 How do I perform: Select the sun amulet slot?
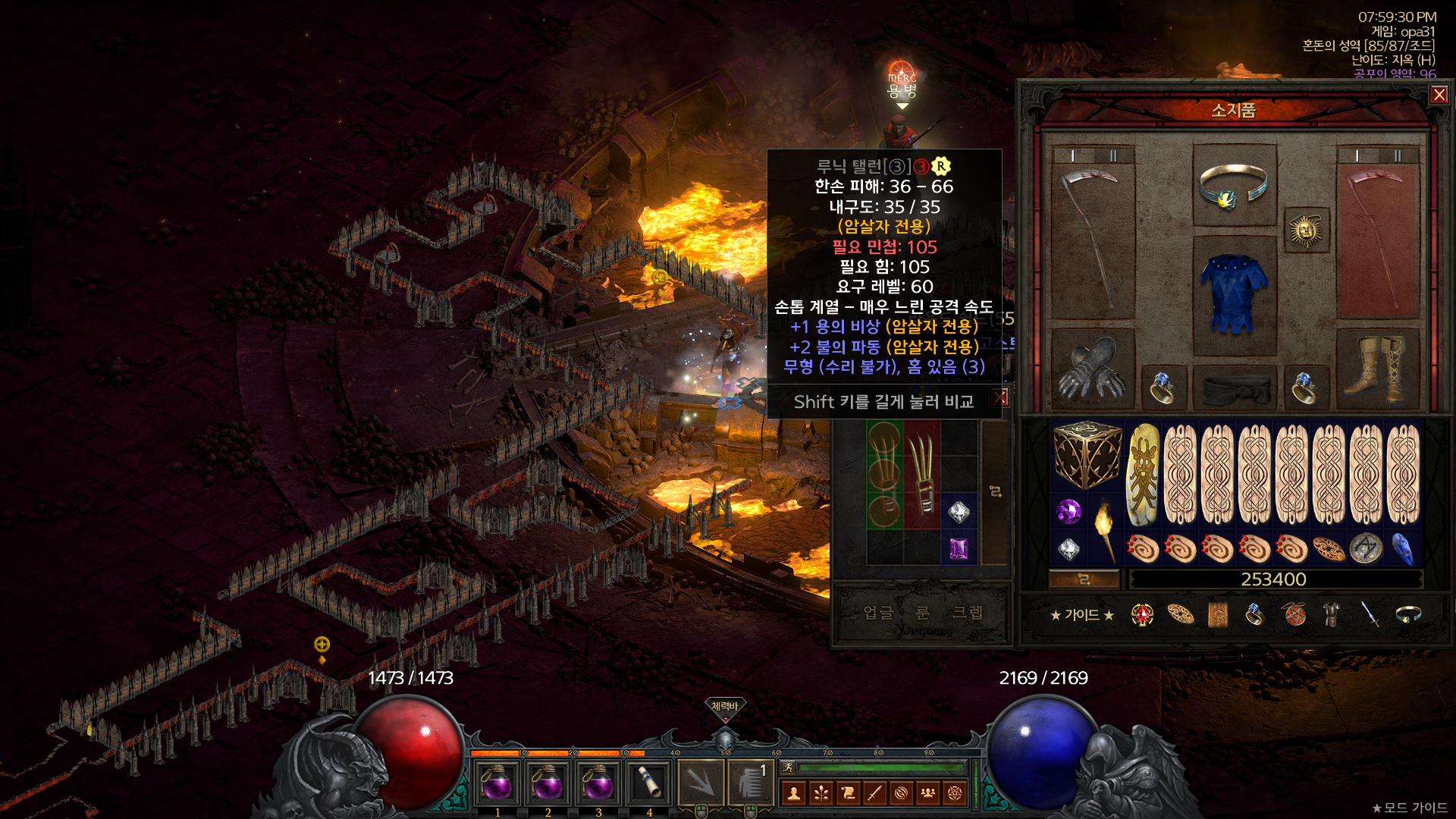(x=1305, y=230)
